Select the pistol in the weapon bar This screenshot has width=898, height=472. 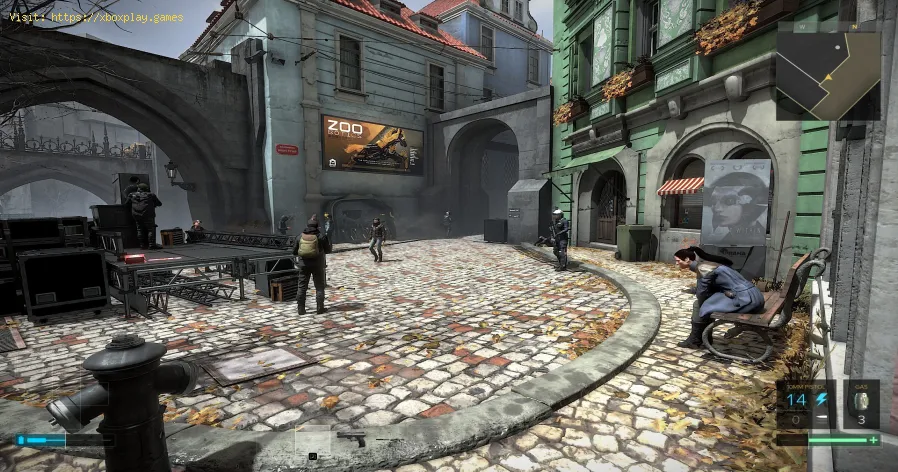tap(351, 438)
